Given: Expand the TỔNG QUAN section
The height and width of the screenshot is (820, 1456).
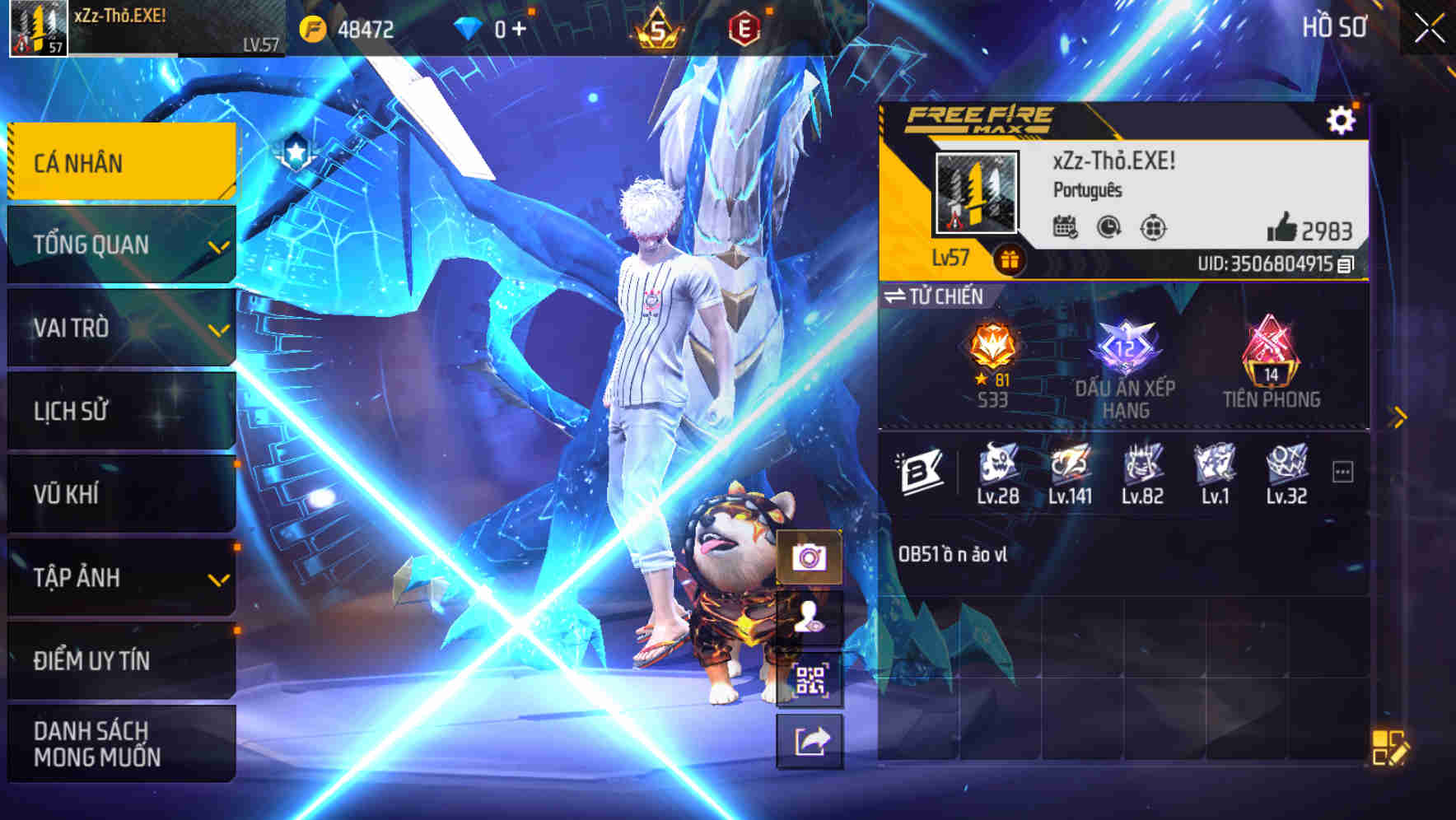Looking at the screenshot, I should (x=120, y=245).
